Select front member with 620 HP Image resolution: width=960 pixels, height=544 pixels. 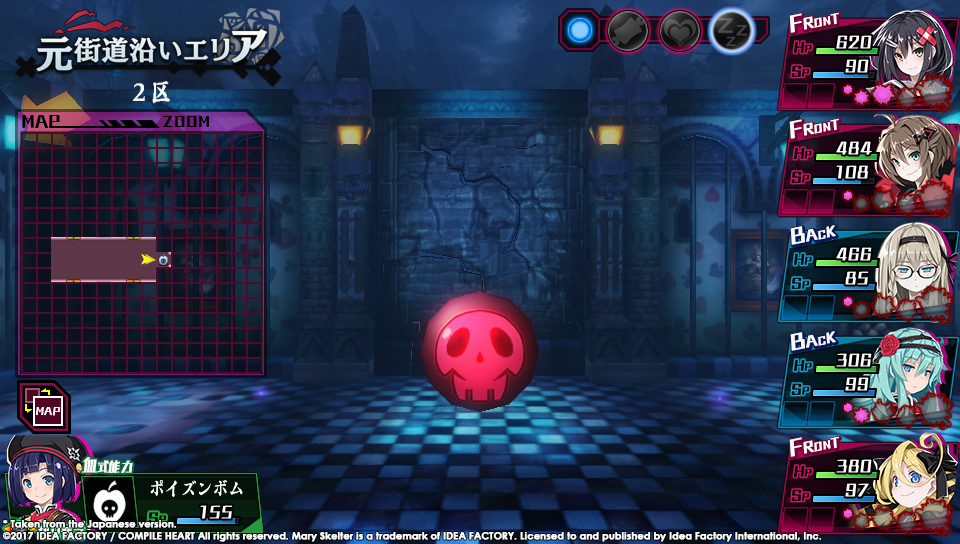[x=868, y=62]
